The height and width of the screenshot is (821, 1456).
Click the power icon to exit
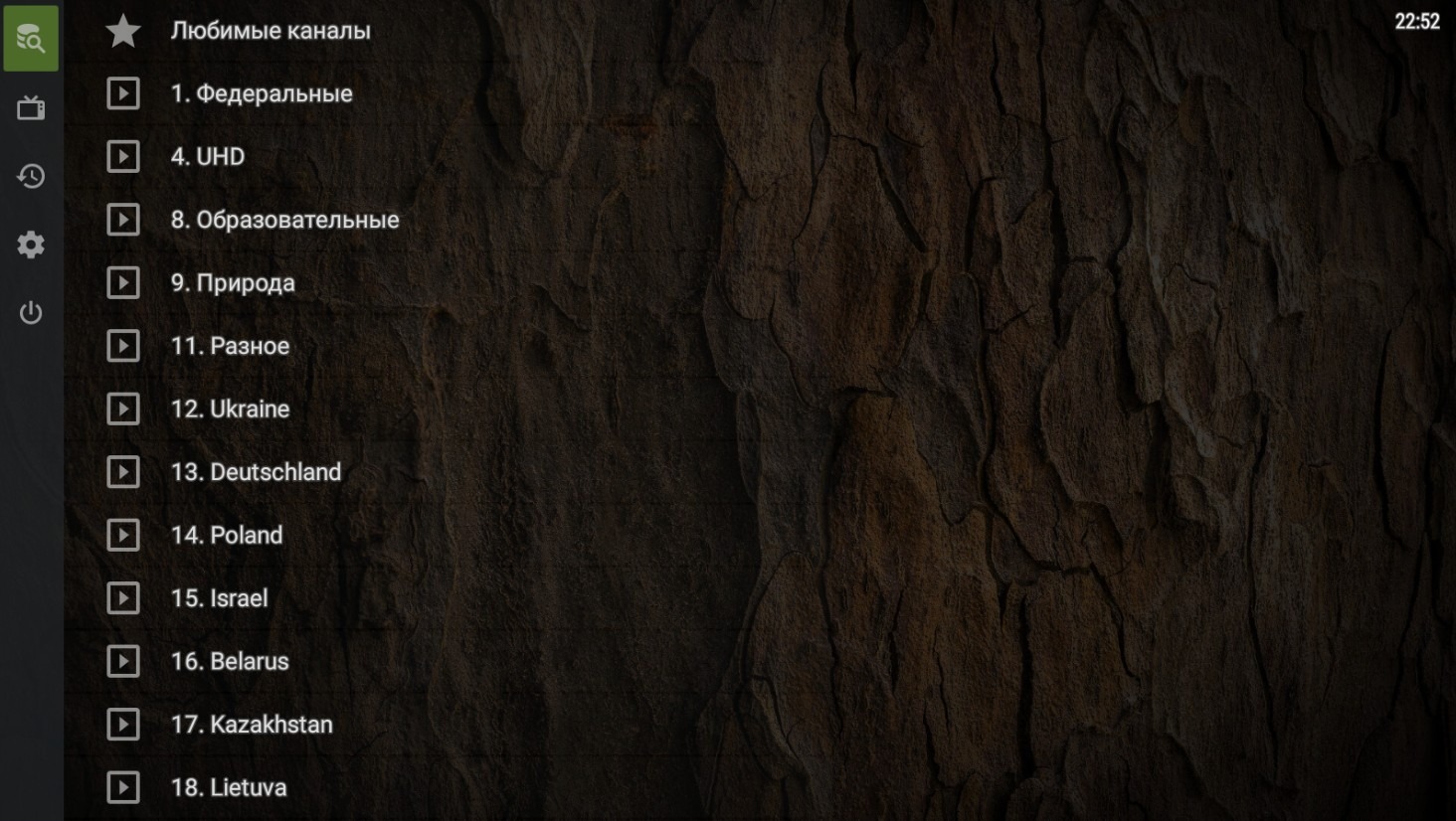point(31,312)
